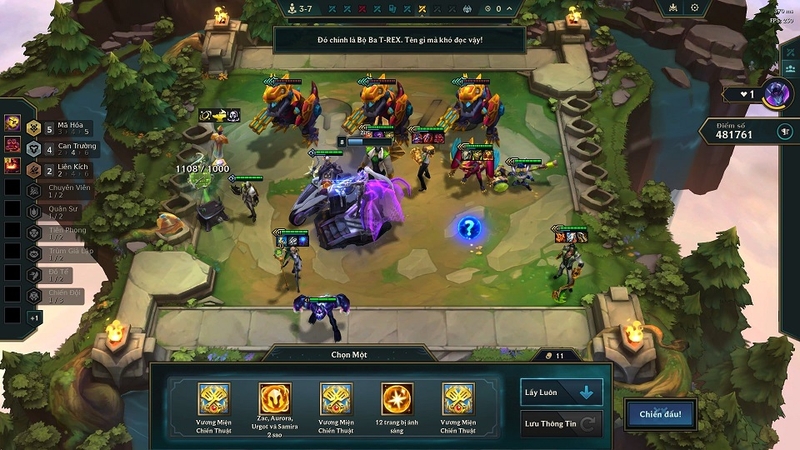Select the player portrait avatar
The width and height of the screenshot is (800, 450).
776,95
